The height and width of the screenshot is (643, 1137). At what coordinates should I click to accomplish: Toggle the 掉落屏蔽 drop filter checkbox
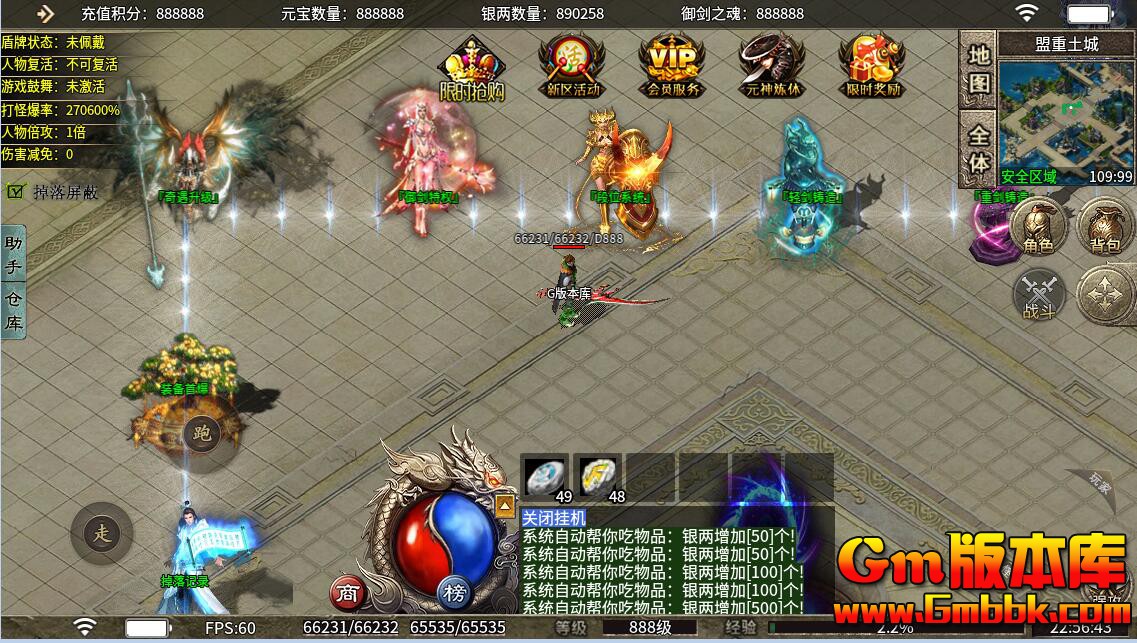pyautogui.click(x=16, y=191)
